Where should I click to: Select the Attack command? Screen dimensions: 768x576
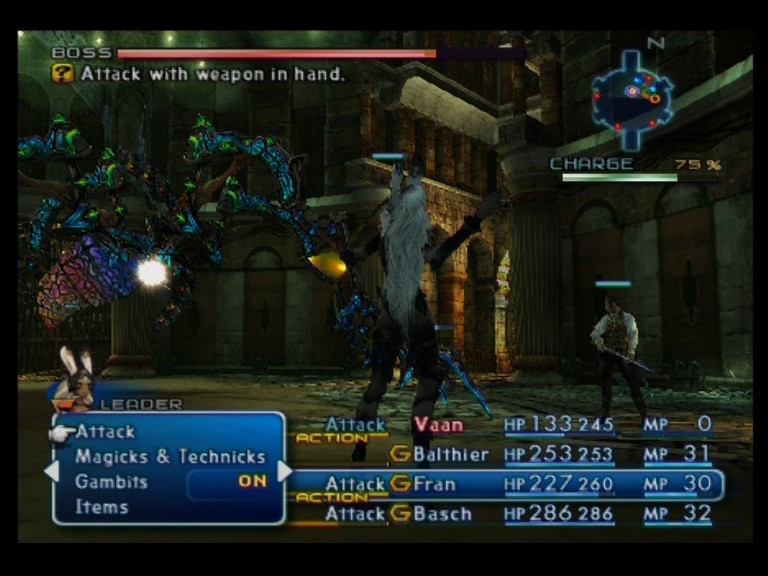click(x=105, y=432)
